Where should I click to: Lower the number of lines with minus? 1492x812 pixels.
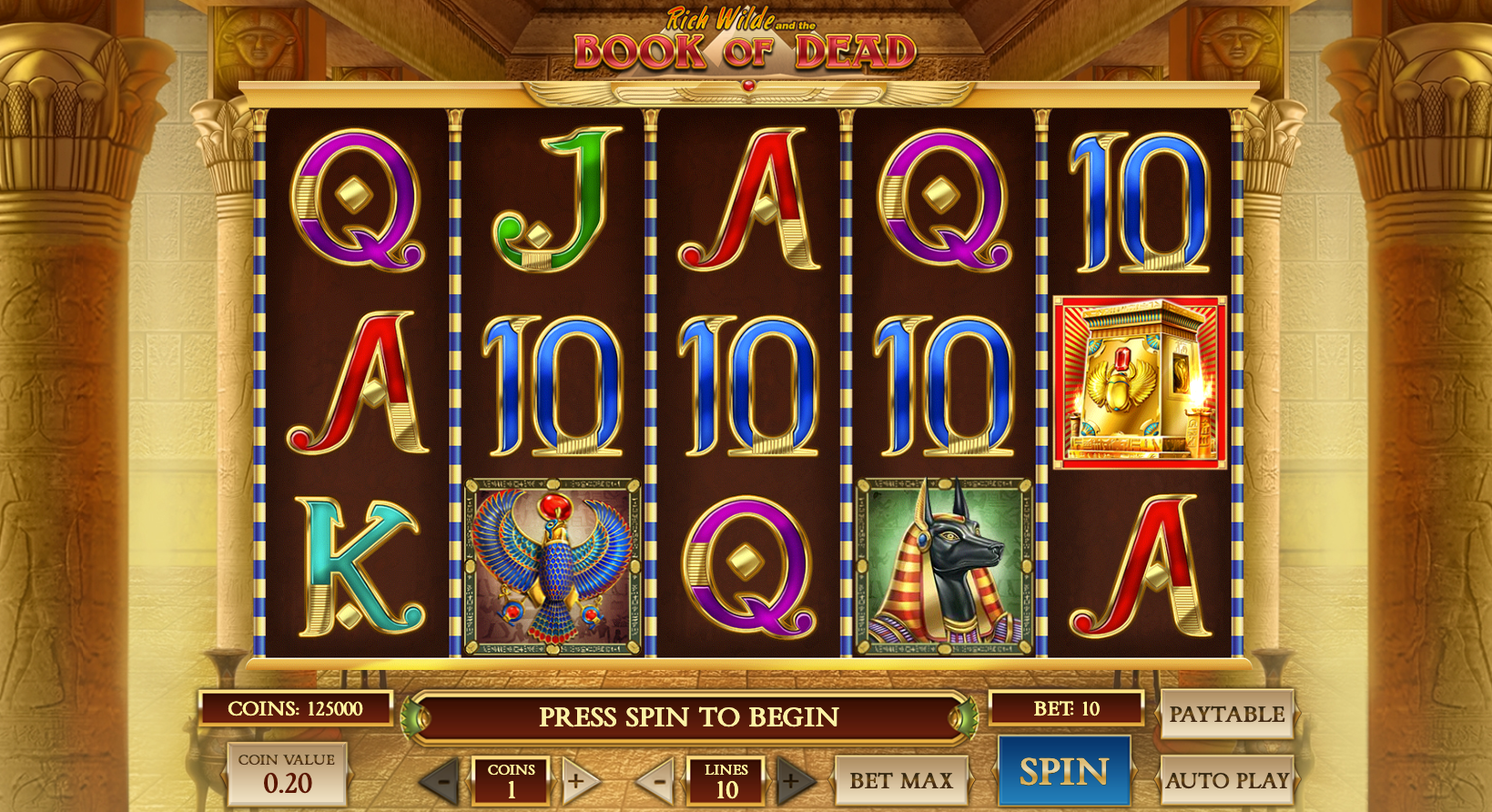[657, 780]
